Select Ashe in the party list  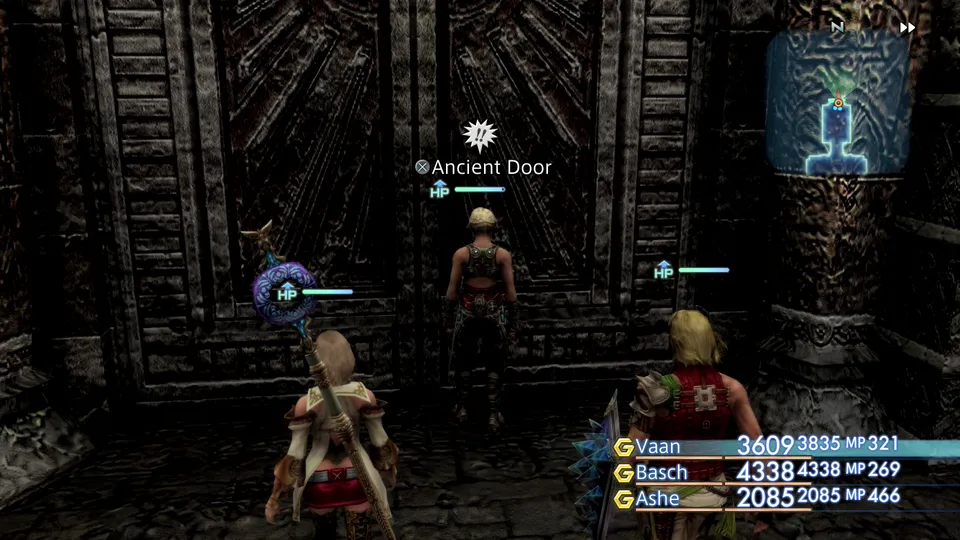click(659, 497)
